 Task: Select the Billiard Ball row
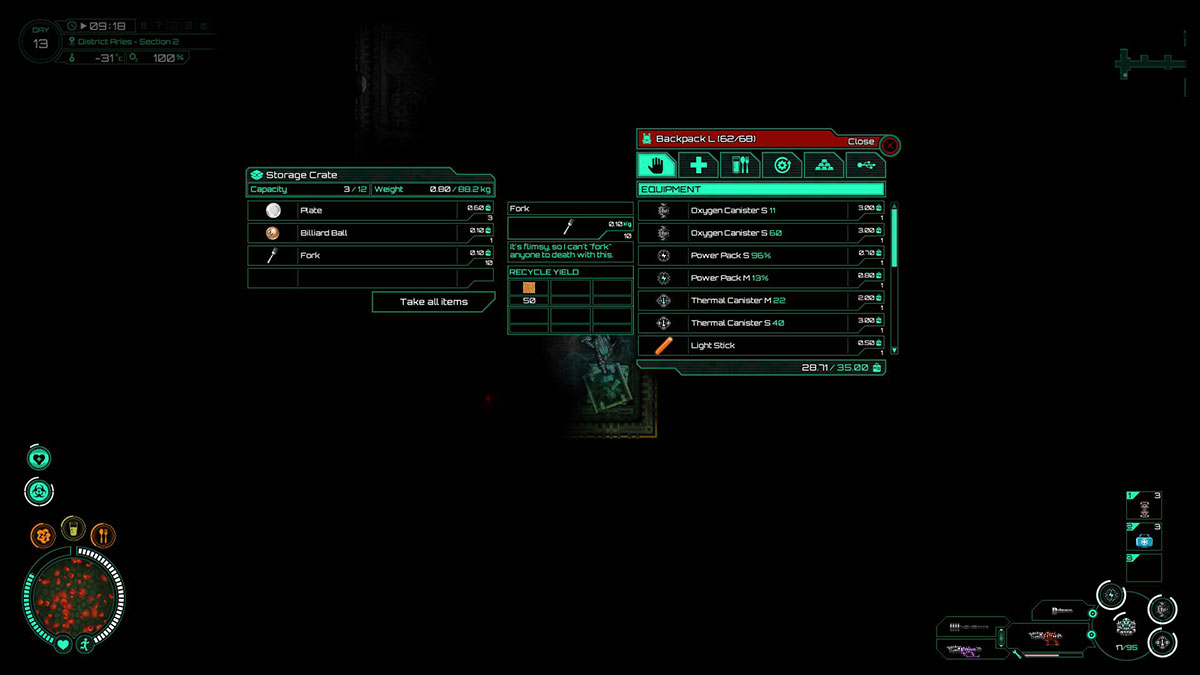[x=370, y=233]
